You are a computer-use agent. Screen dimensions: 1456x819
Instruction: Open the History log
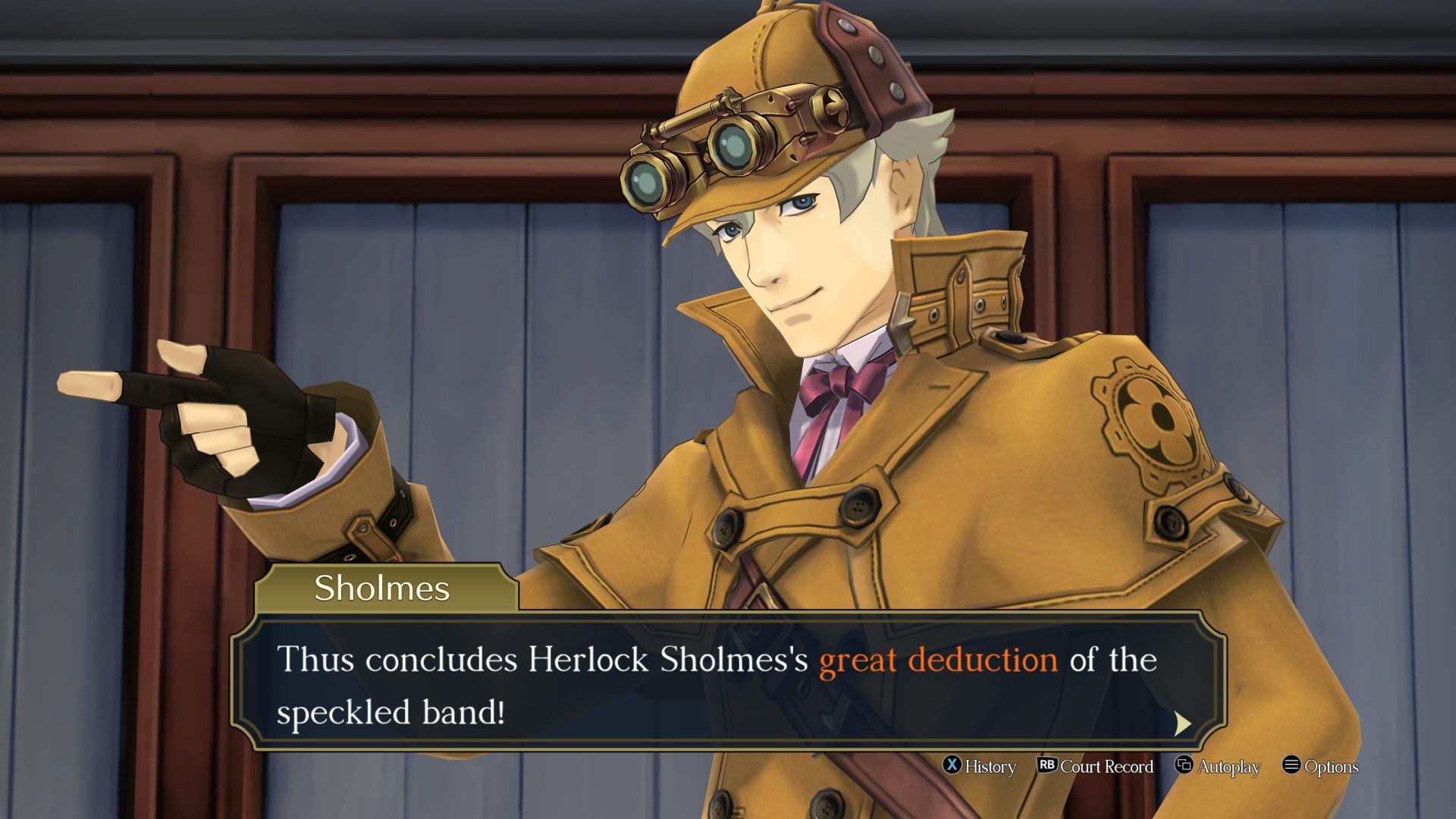coord(979,766)
